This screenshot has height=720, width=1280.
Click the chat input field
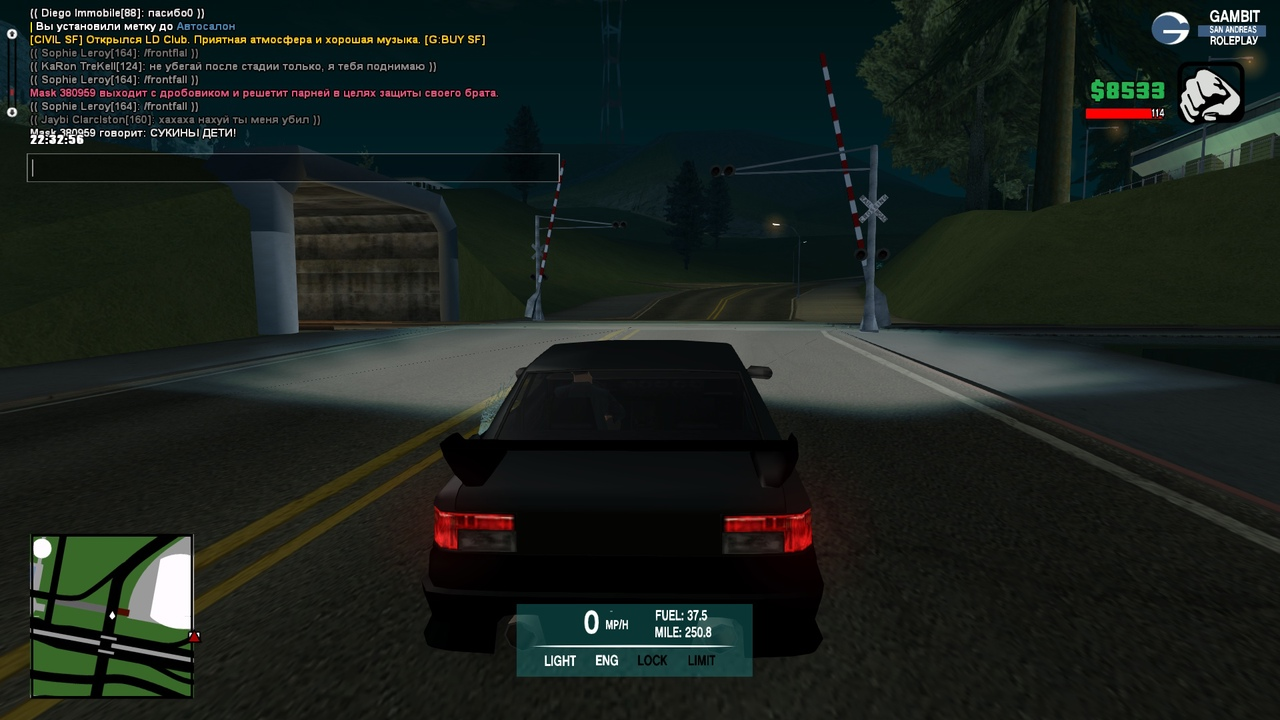292,168
